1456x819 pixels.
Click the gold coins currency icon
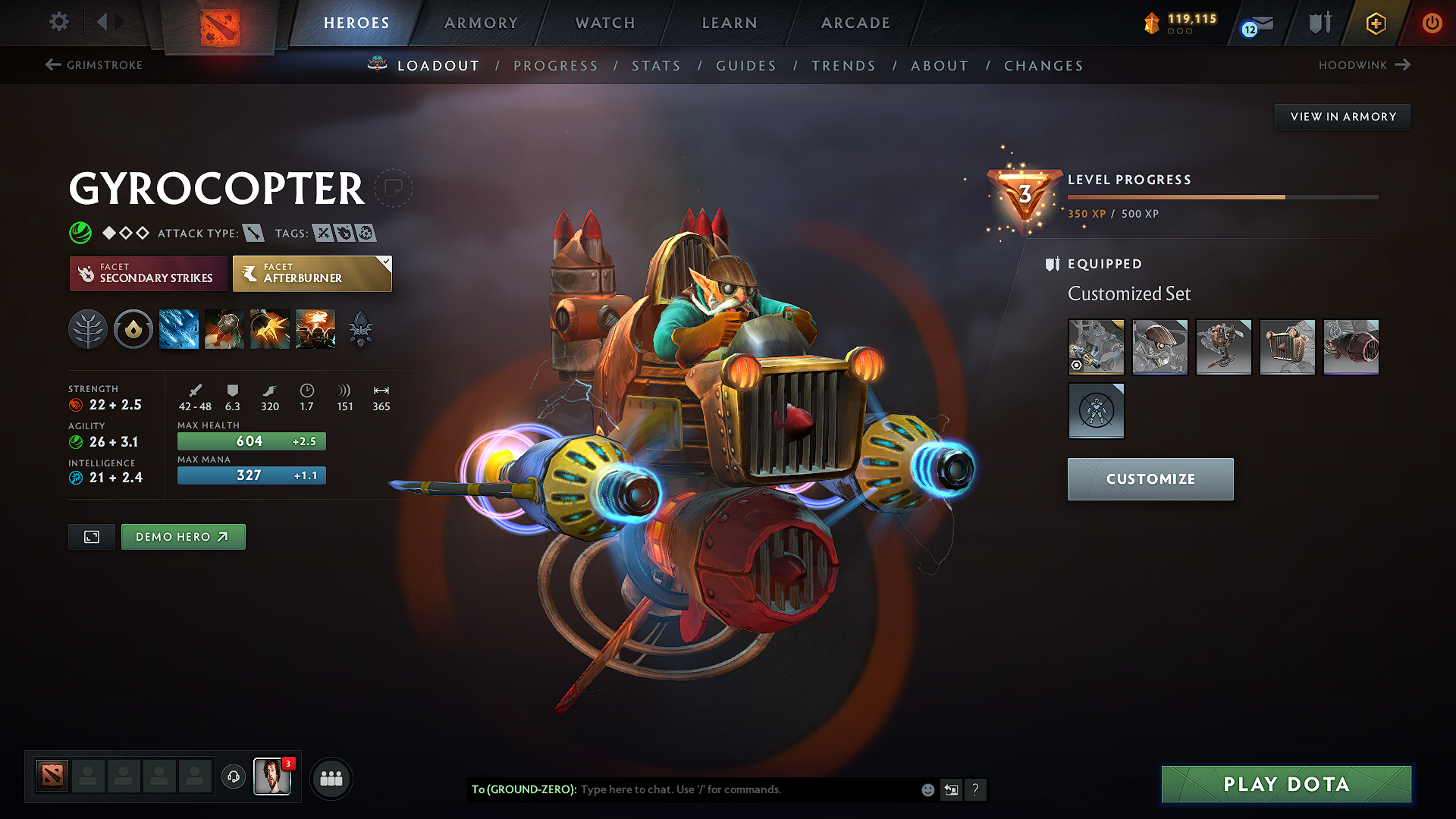[1153, 23]
